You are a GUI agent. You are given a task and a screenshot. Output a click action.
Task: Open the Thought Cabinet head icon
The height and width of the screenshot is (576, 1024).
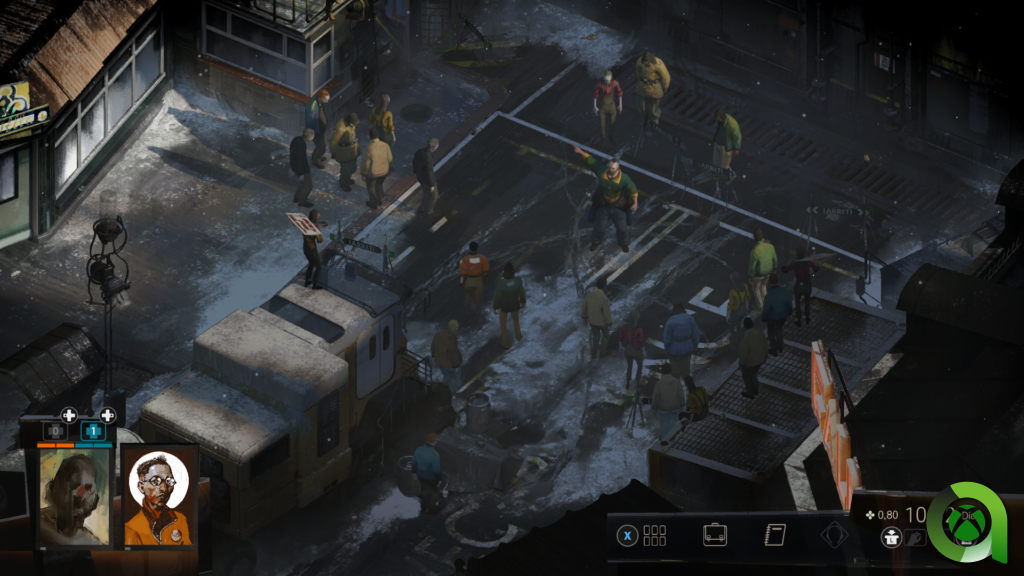click(833, 535)
